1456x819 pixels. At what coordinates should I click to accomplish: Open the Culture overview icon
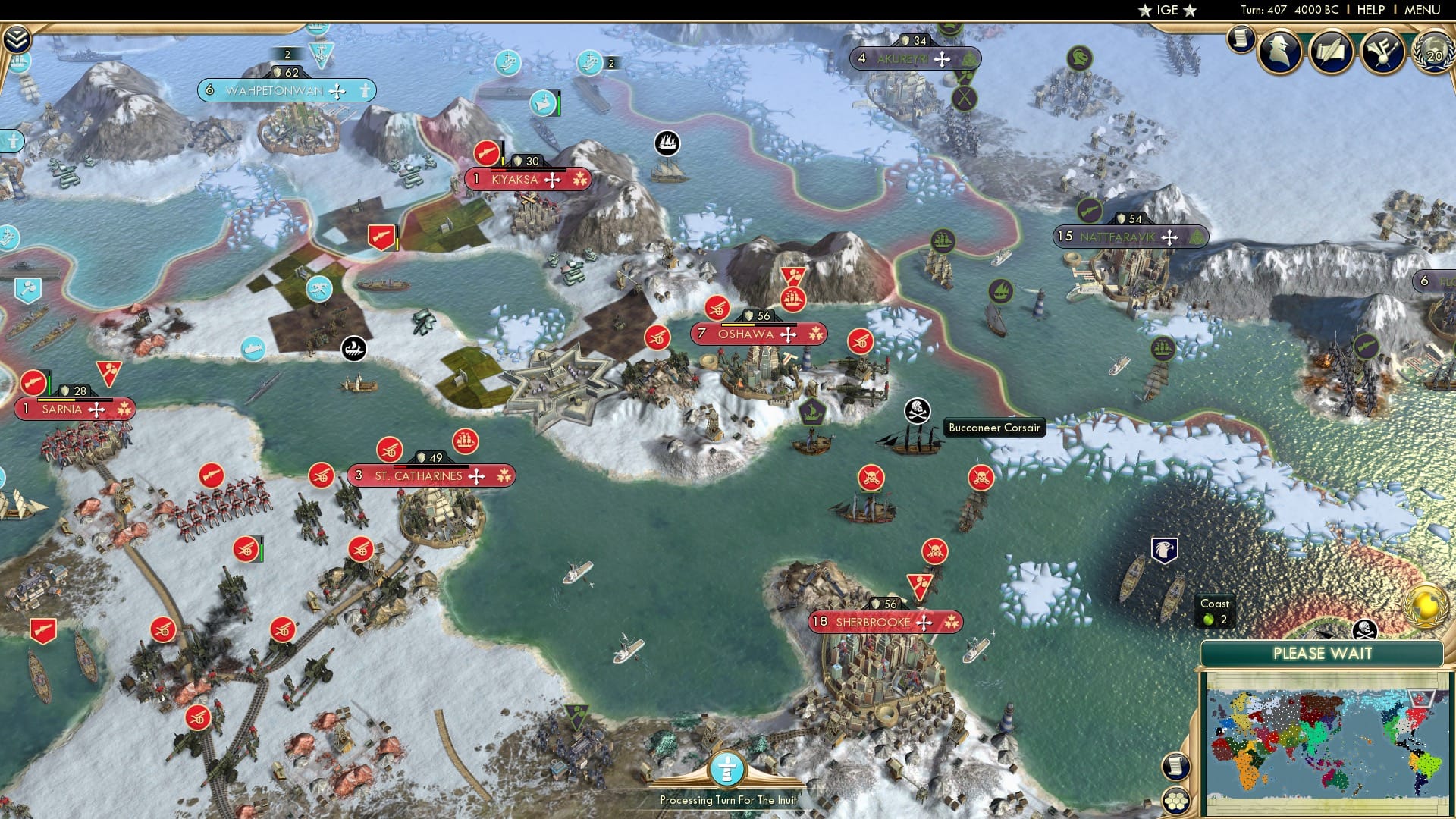click(1382, 50)
